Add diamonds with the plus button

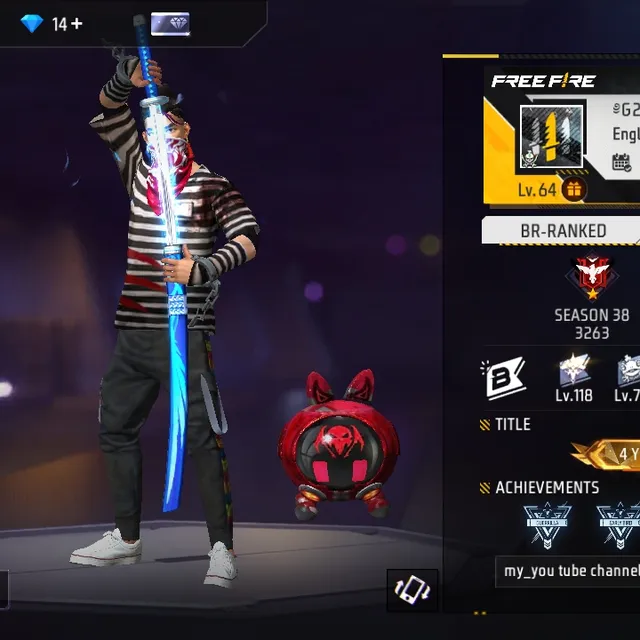pos(75,23)
